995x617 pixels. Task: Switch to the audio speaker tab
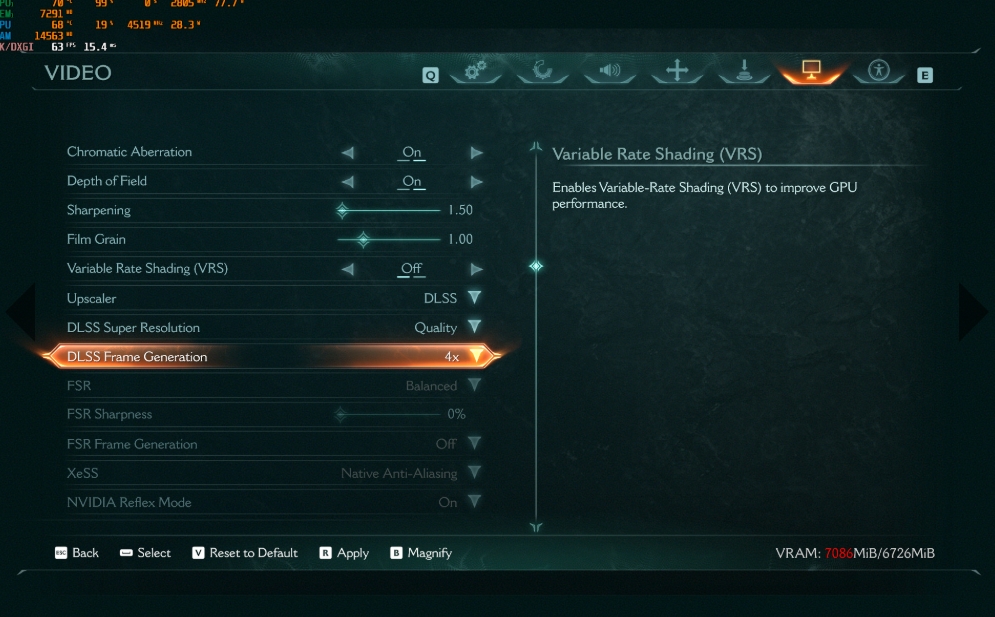coord(609,71)
